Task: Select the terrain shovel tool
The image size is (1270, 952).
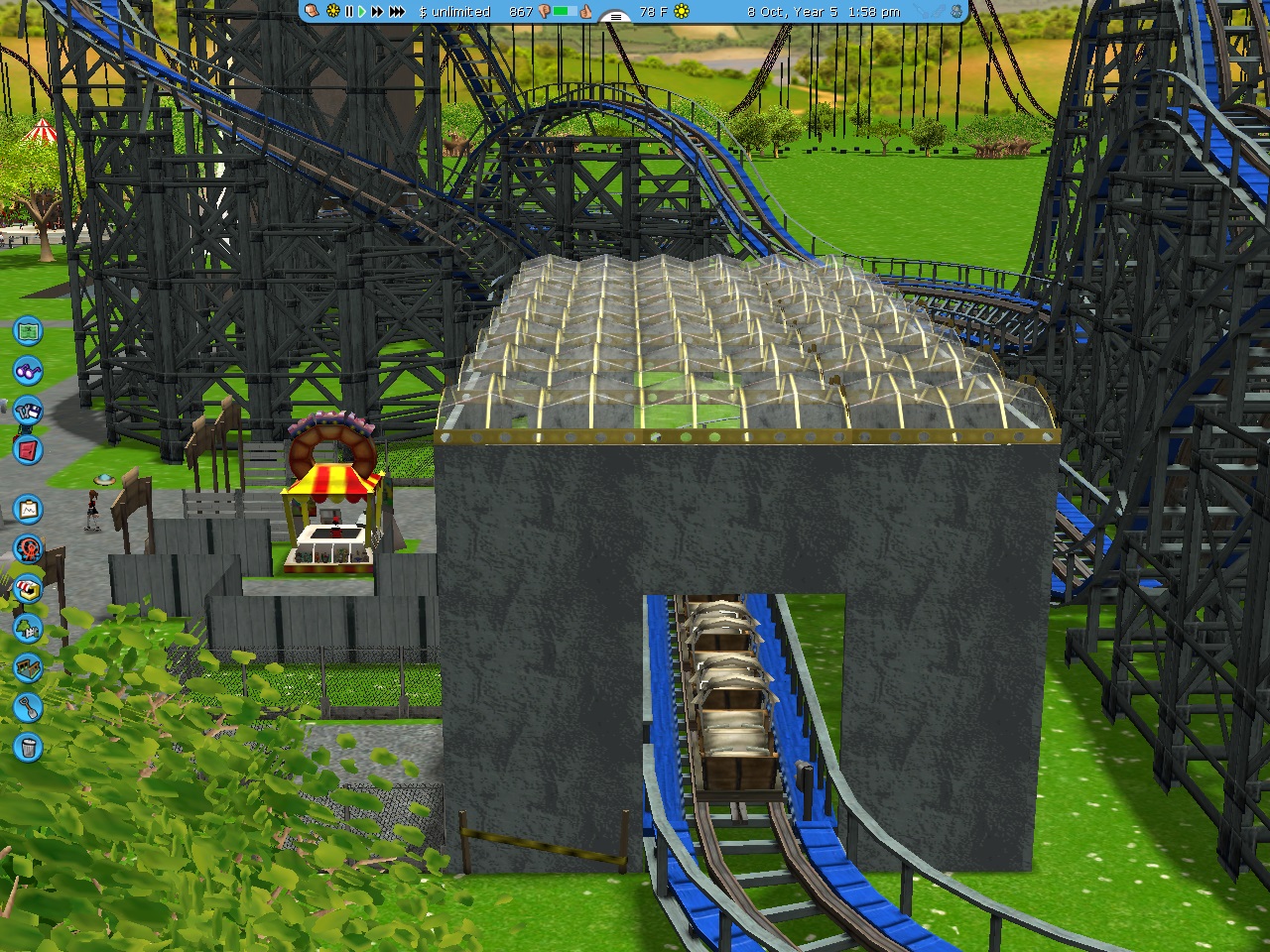Action: click(x=28, y=707)
